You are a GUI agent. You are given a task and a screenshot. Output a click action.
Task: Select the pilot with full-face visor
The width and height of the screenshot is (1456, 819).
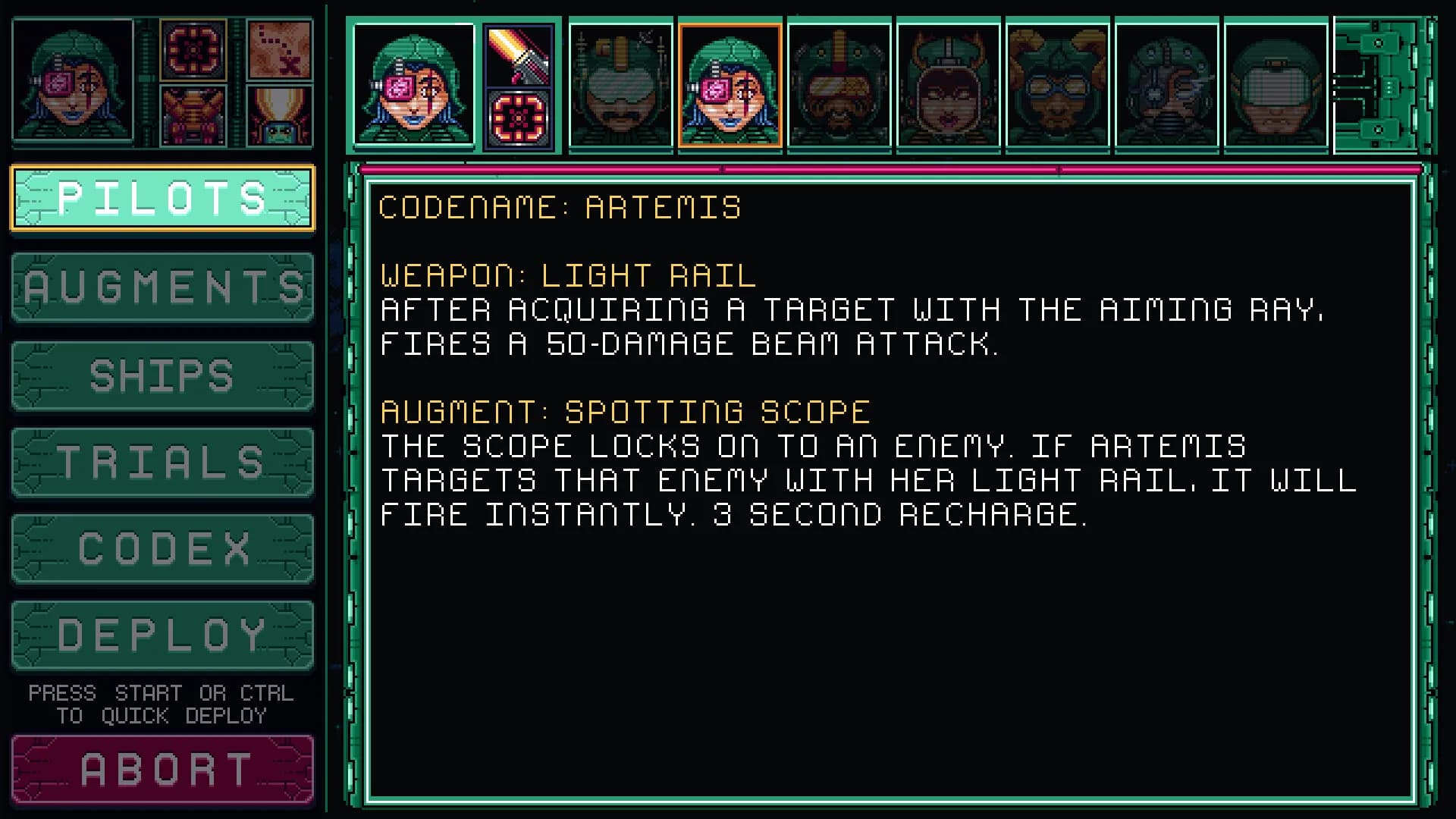pos(1276,85)
